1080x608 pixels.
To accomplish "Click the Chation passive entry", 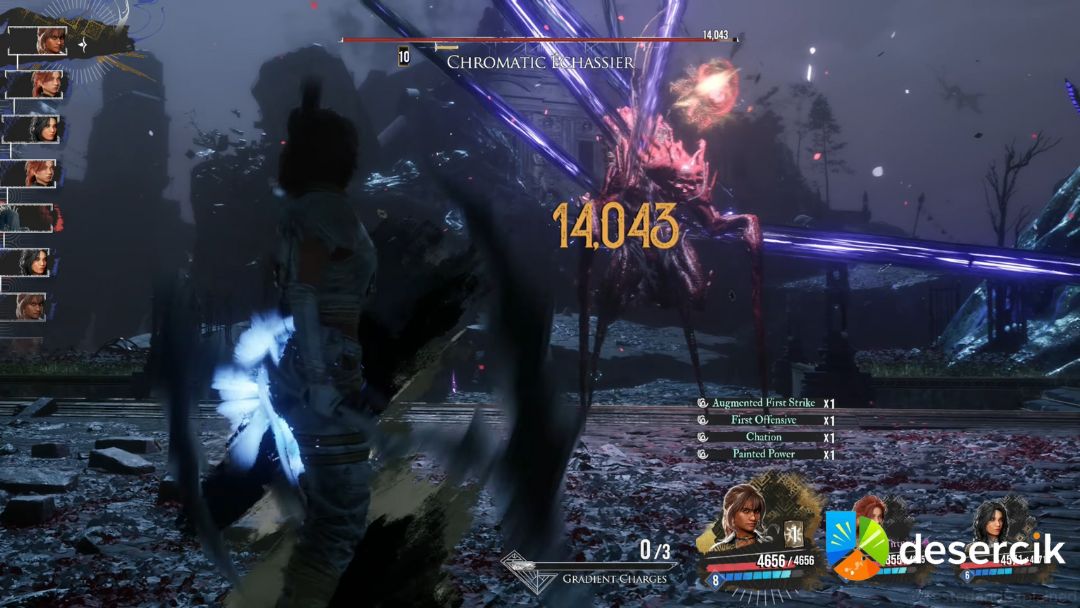I will tap(763, 437).
